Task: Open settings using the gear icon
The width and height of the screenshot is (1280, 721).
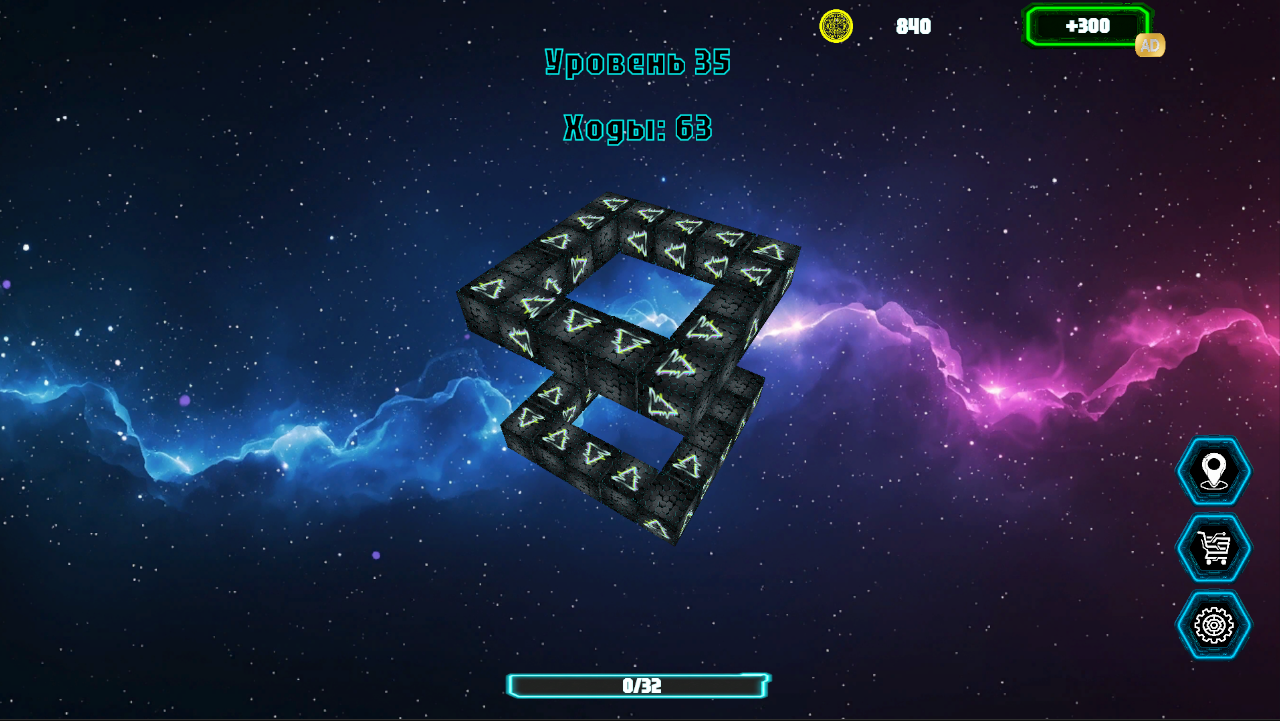Action: pyautogui.click(x=1213, y=622)
